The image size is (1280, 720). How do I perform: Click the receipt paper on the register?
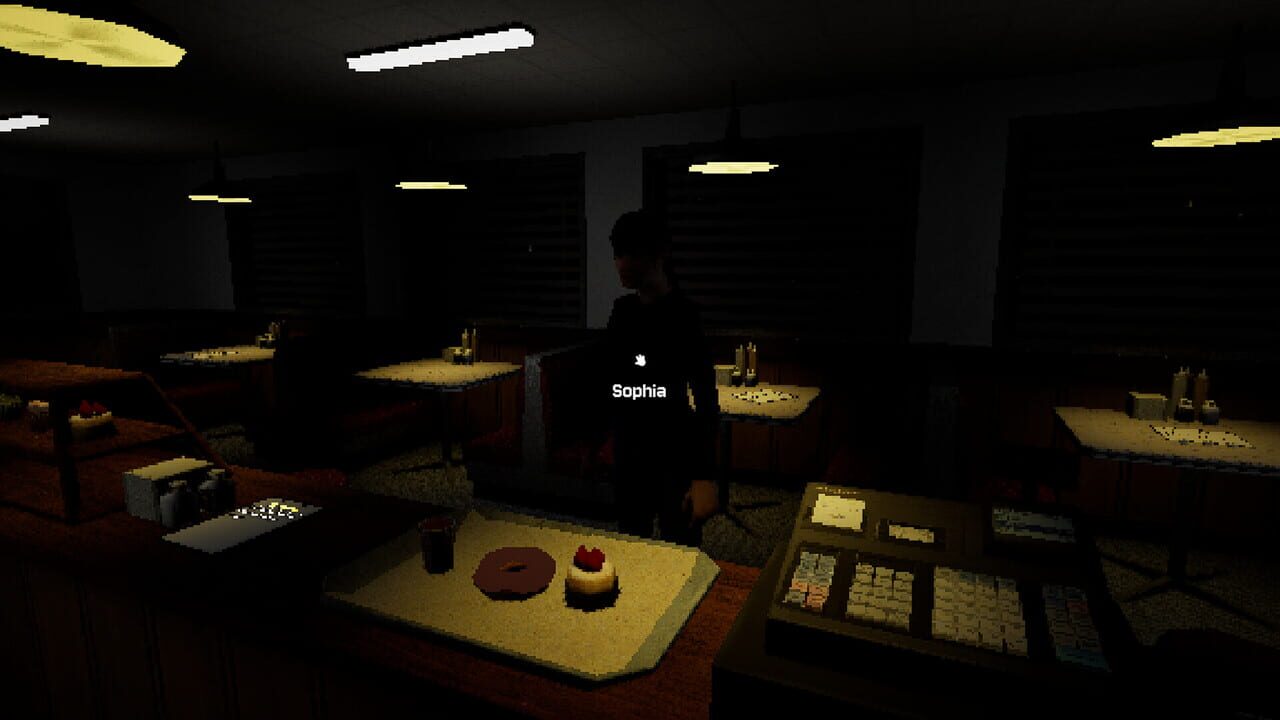(838, 512)
